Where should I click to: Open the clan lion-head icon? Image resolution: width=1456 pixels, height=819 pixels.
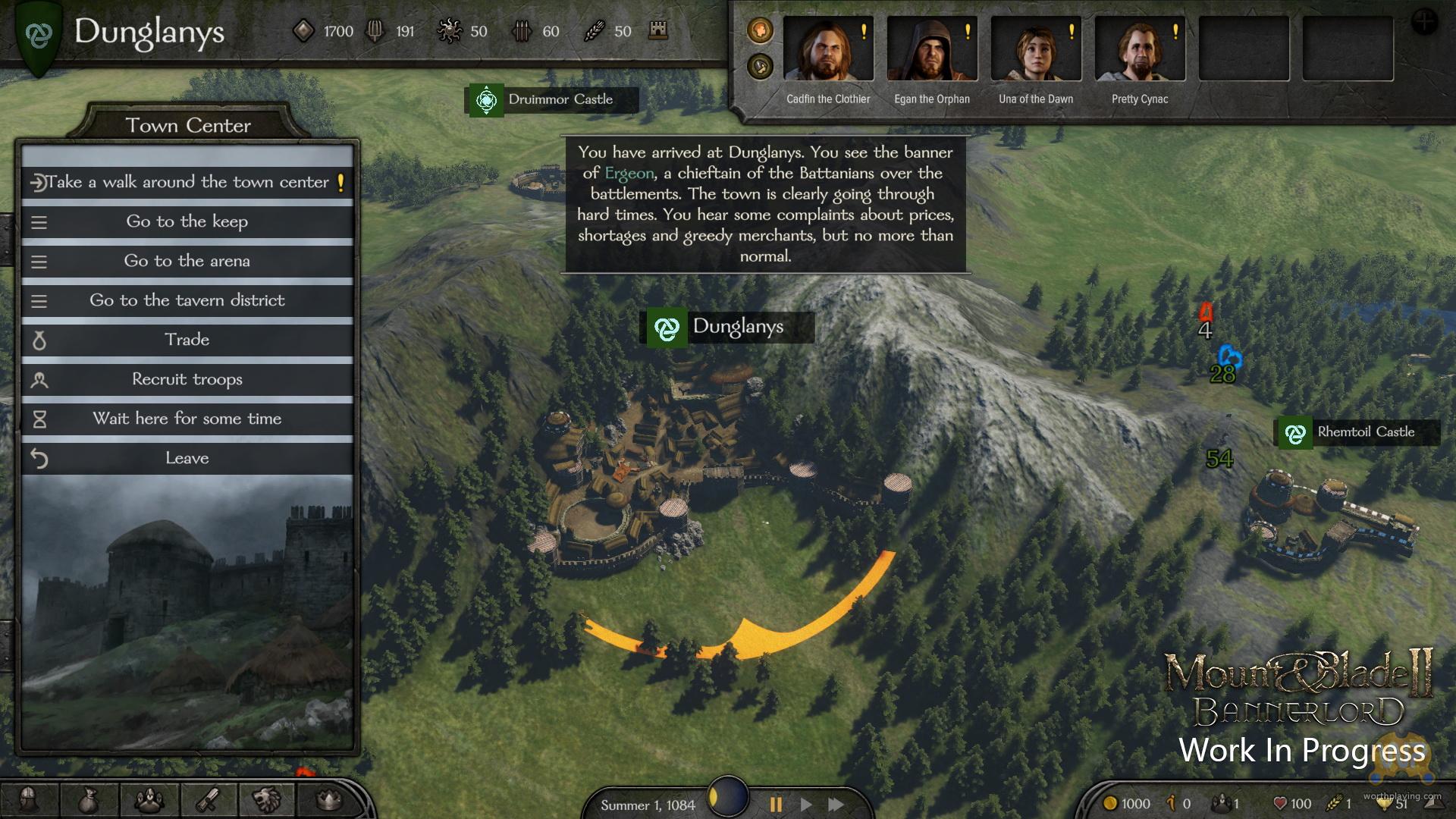pyautogui.click(x=268, y=799)
